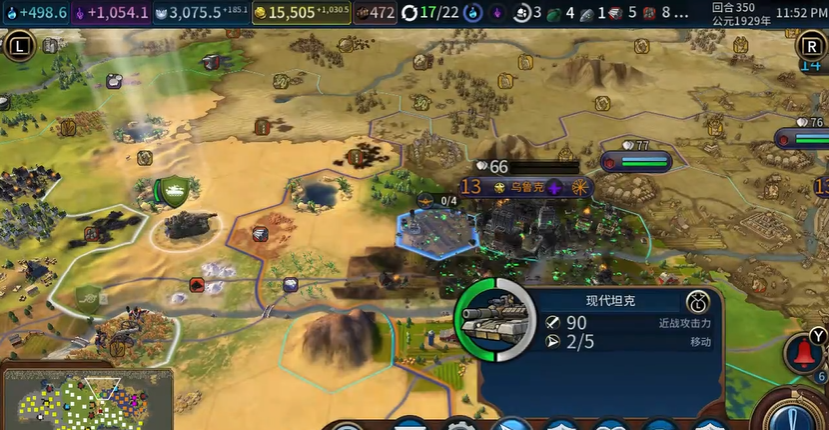The height and width of the screenshot is (430, 829).
Task: Select the green tank shield unit flag
Action: tap(174, 192)
